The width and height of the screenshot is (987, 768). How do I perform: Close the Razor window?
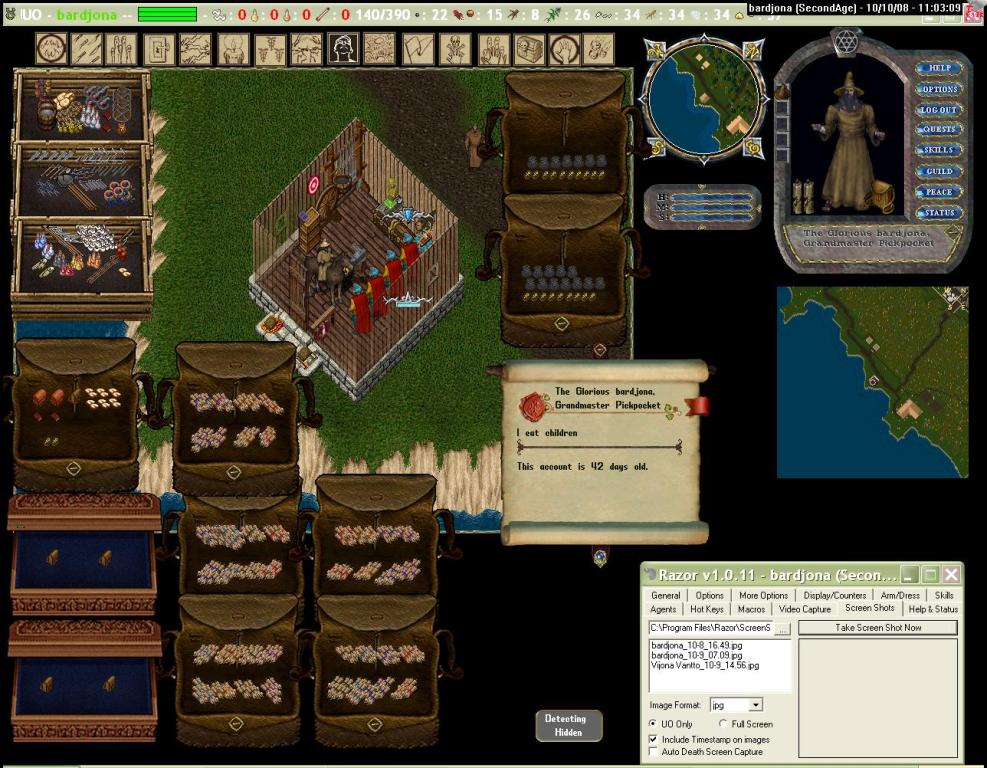tap(951, 574)
